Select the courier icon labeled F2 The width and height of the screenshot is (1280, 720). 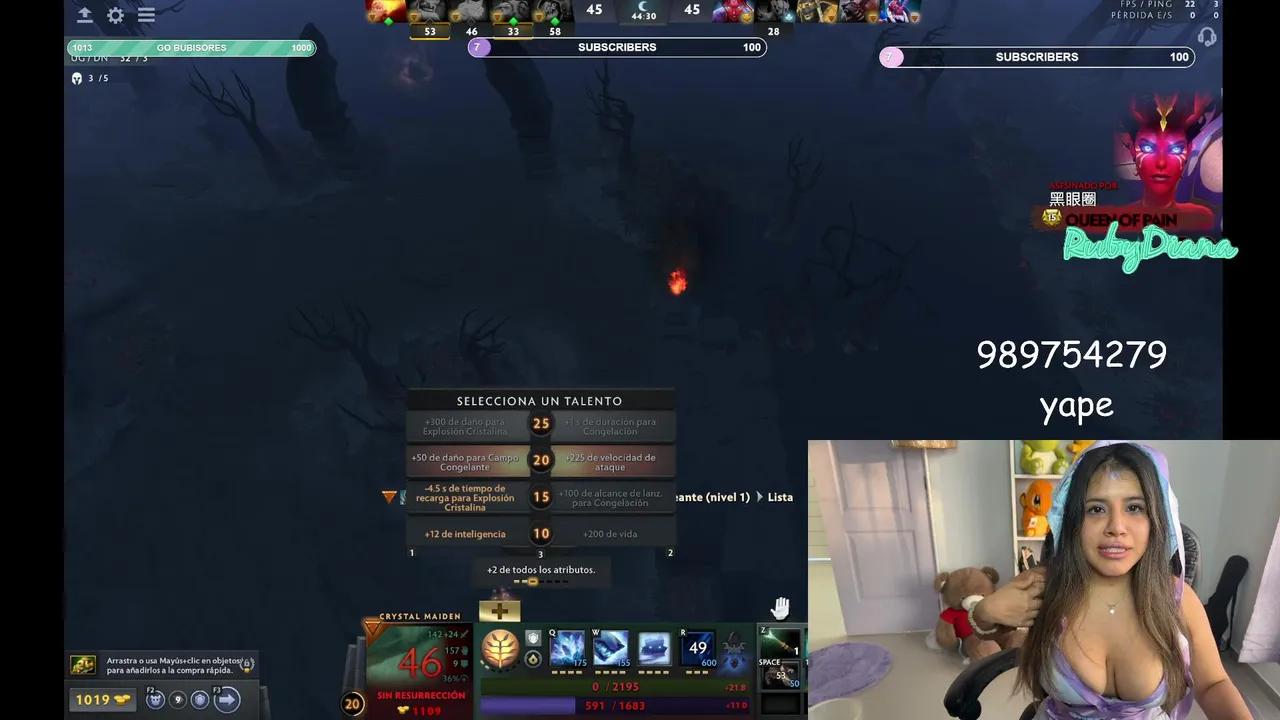(155, 699)
